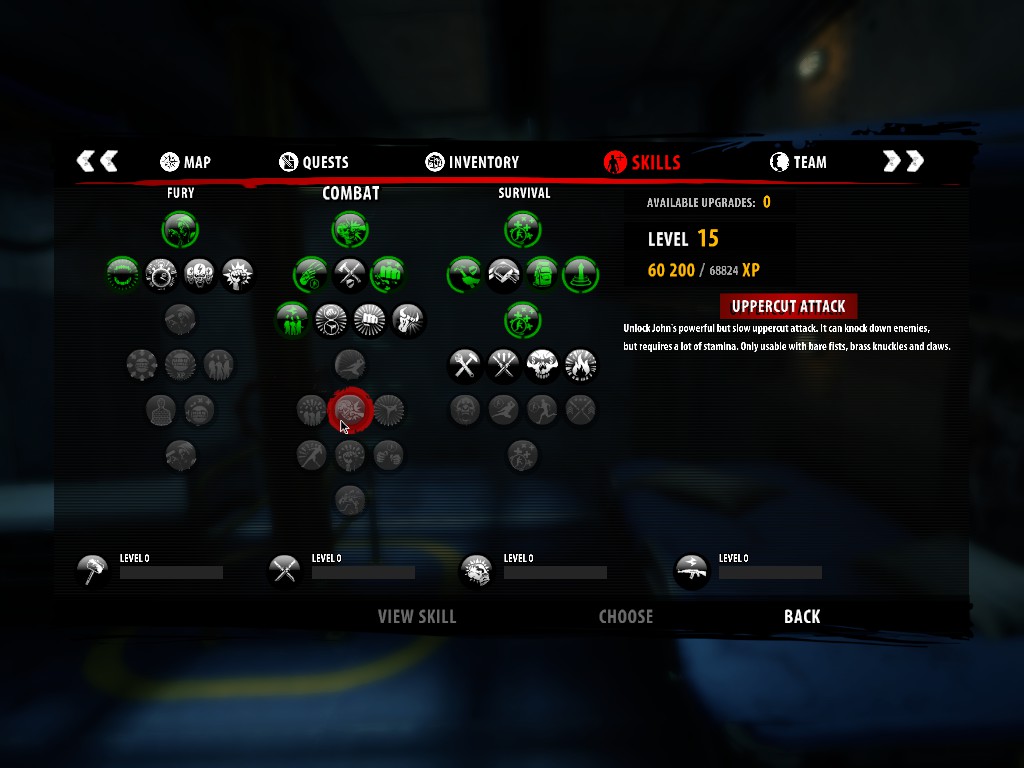The width and height of the screenshot is (1024, 768).
Task: Click the assault rifle weapon proficiency icon
Action: [x=692, y=570]
